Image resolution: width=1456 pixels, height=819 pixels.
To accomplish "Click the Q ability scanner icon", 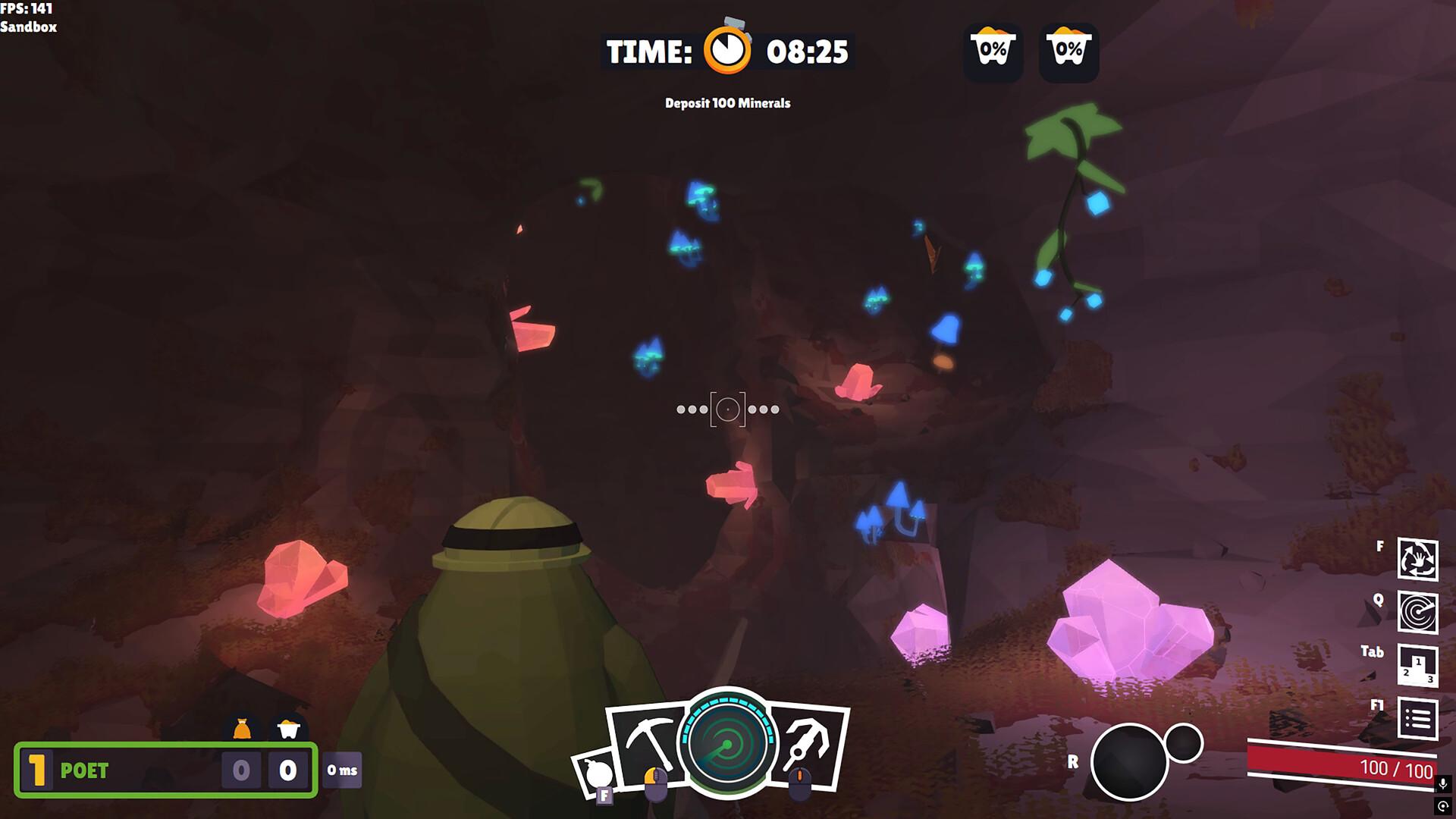I will [x=1417, y=611].
